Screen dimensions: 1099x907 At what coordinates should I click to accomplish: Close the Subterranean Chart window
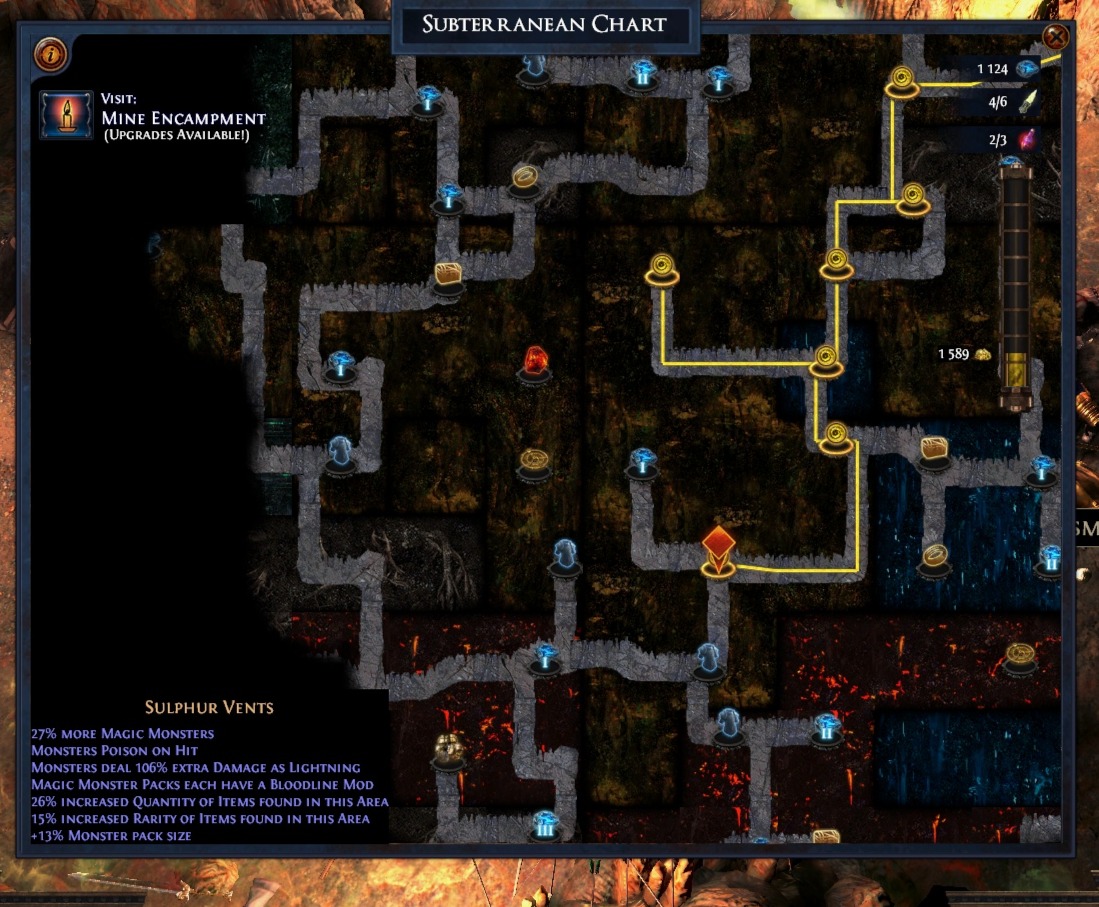pos(1055,38)
